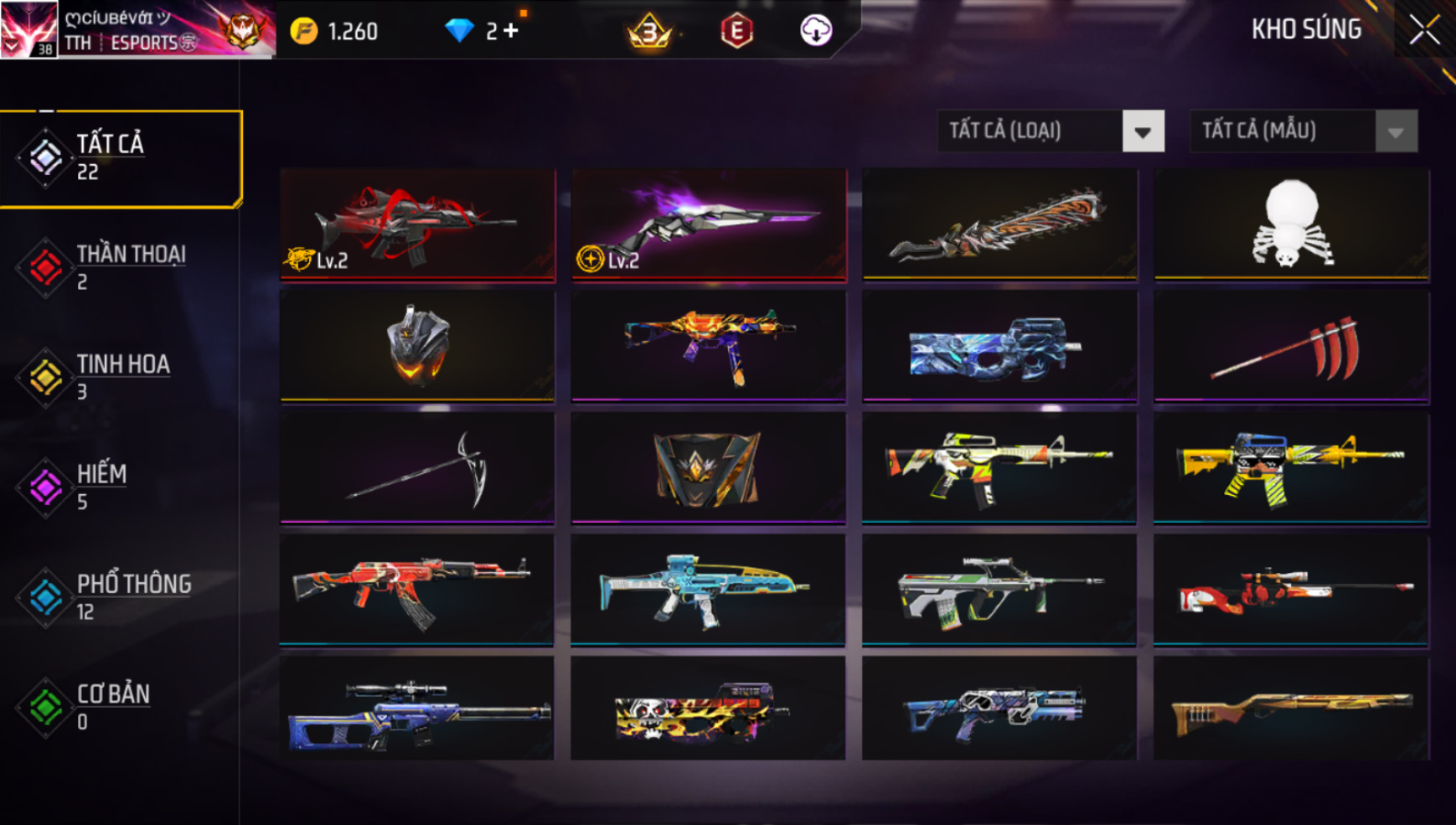Pick the white spider skin tile
1456x825 pixels.
point(1291,224)
